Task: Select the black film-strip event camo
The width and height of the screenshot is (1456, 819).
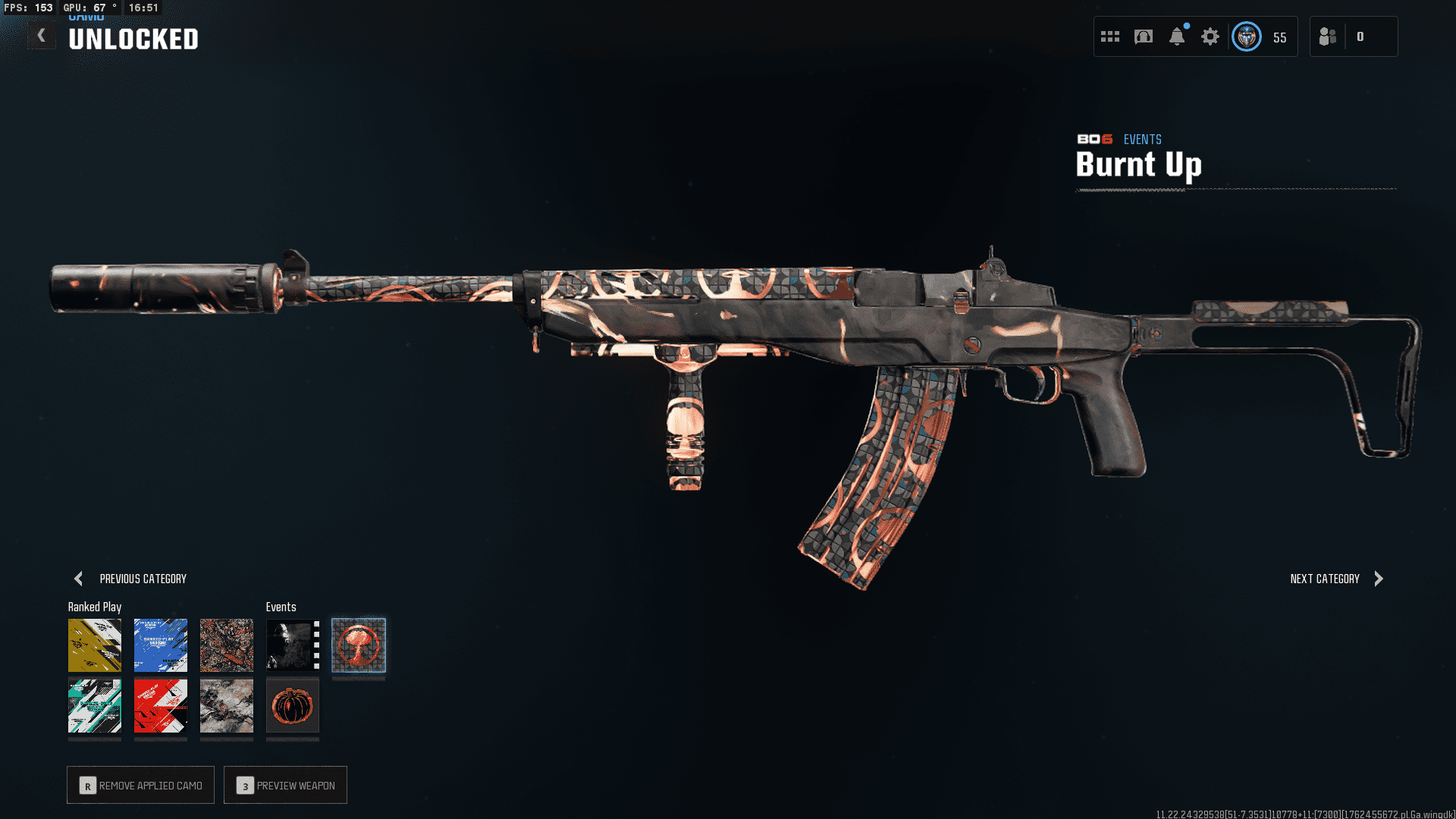Action: (293, 645)
